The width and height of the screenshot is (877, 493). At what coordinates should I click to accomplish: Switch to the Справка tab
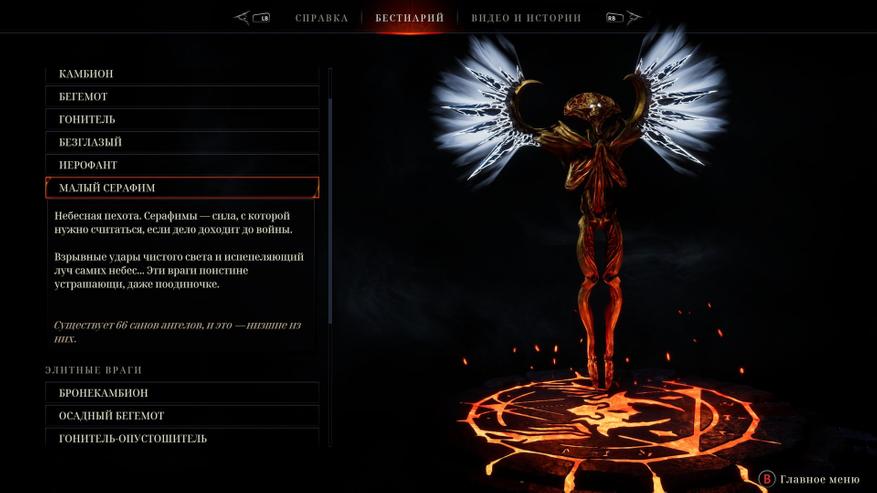321,18
